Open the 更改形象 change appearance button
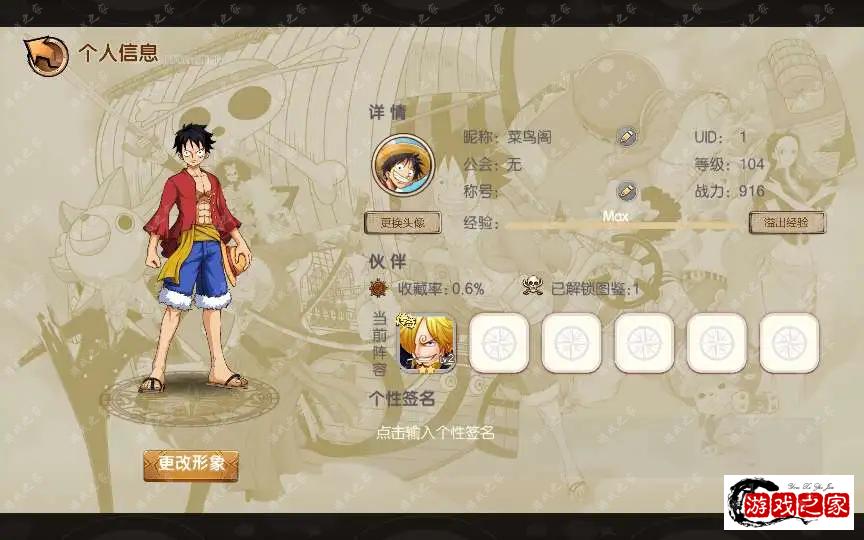 (x=191, y=465)
